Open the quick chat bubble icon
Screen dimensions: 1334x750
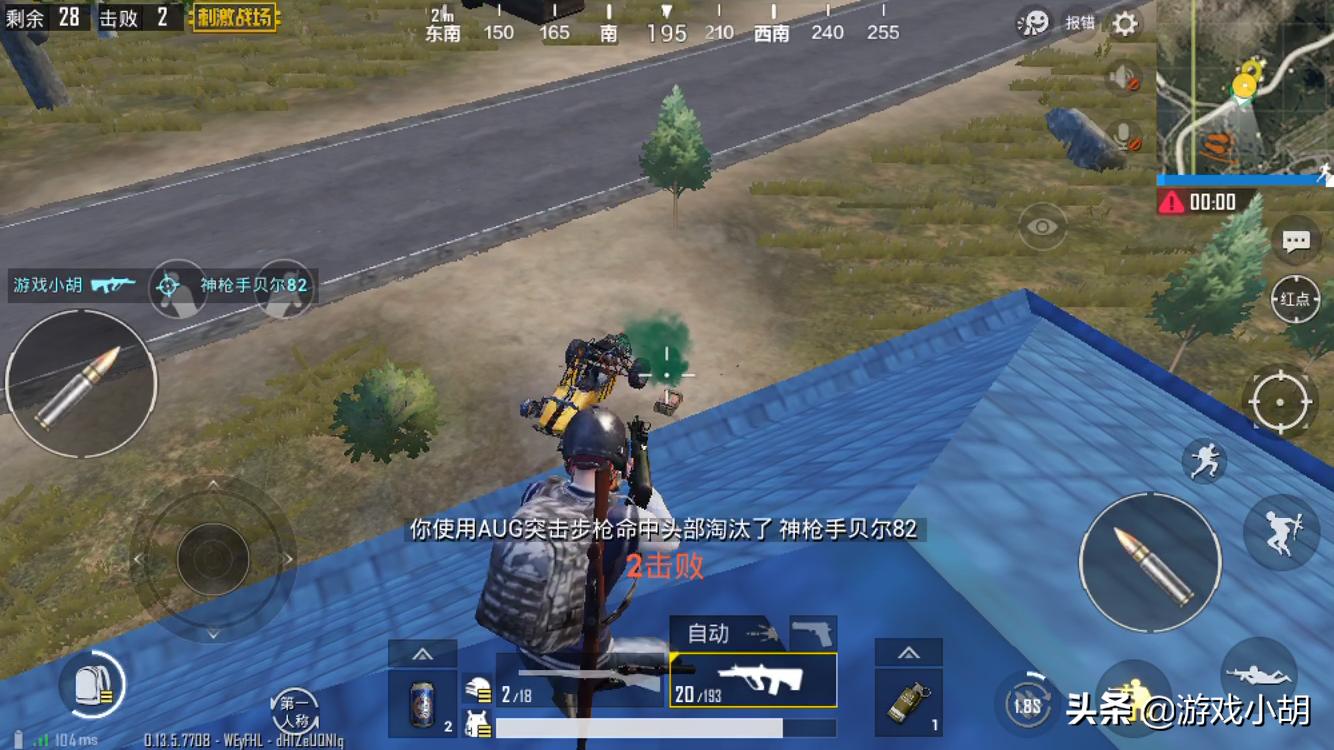(1294, 240)
